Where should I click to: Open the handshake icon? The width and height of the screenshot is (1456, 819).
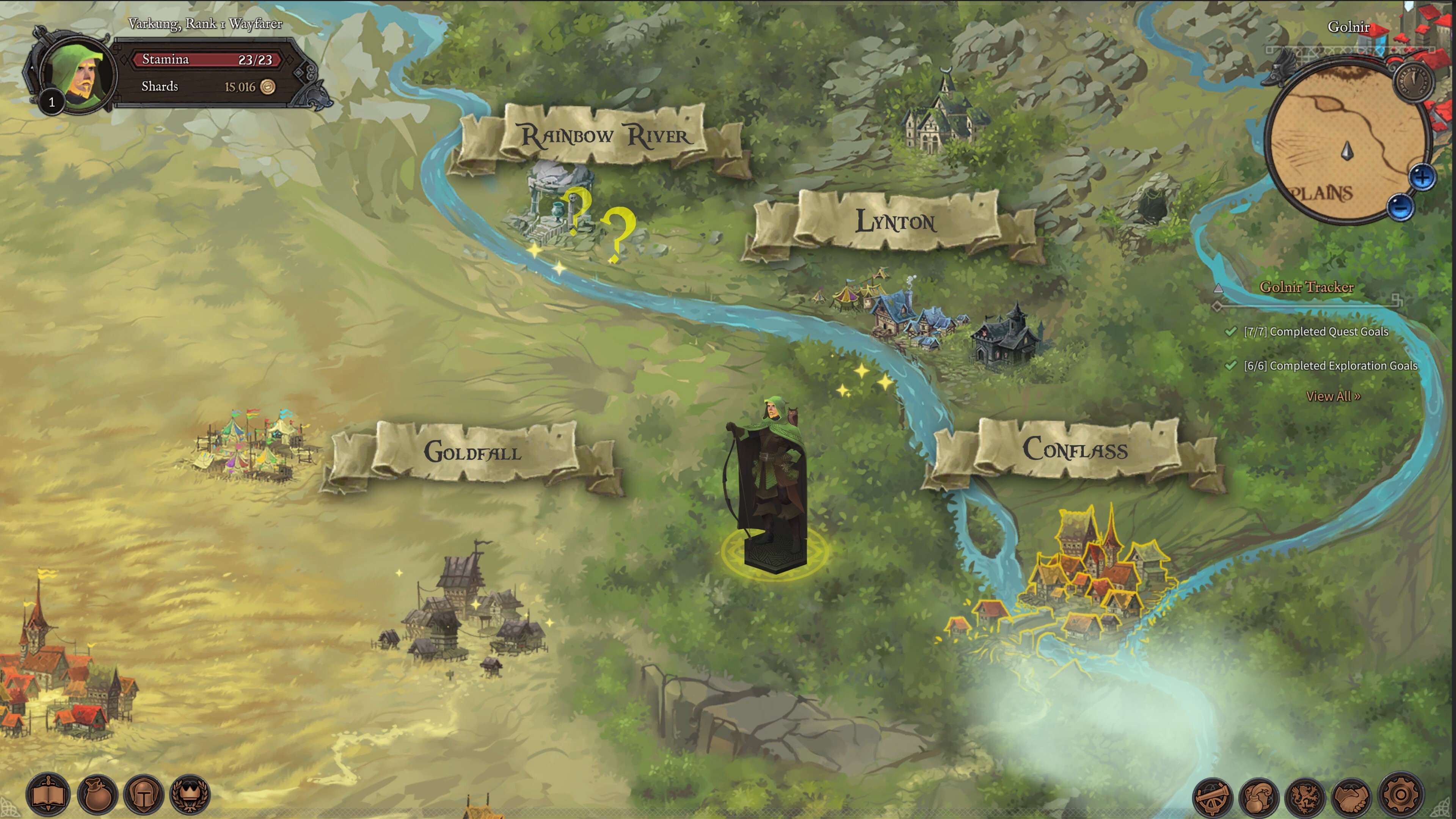coord(1352,797)
